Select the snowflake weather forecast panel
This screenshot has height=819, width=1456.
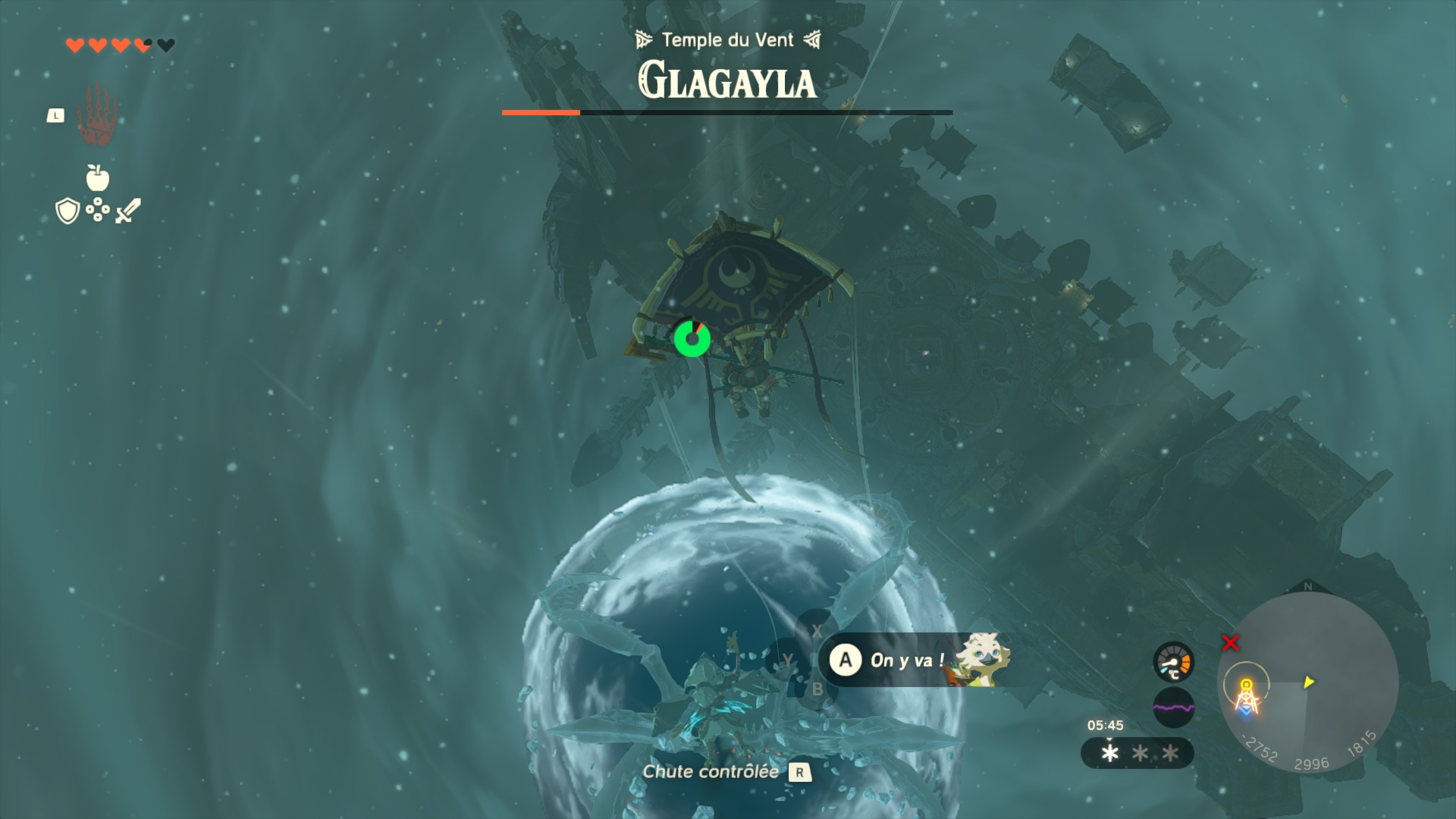1137,753
